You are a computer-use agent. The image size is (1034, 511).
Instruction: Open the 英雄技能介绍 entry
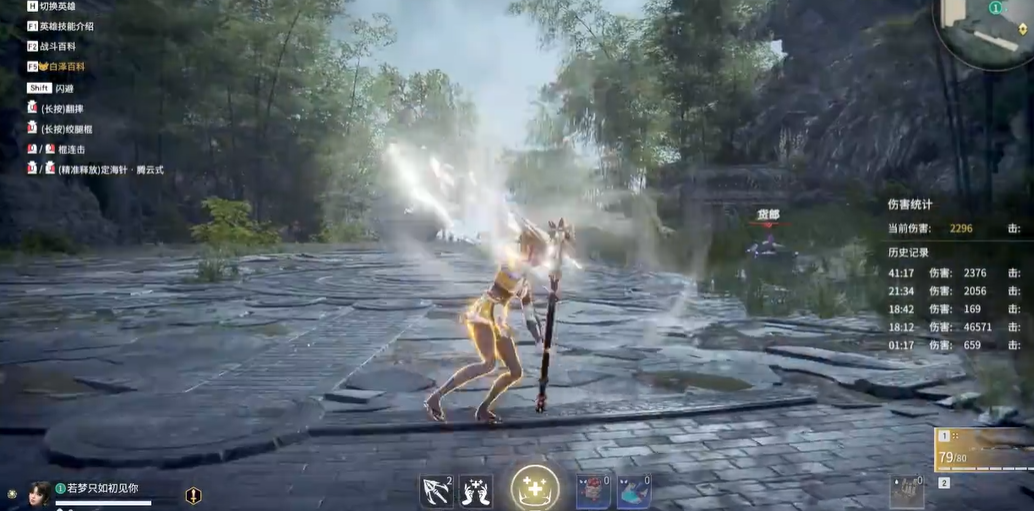66,26
